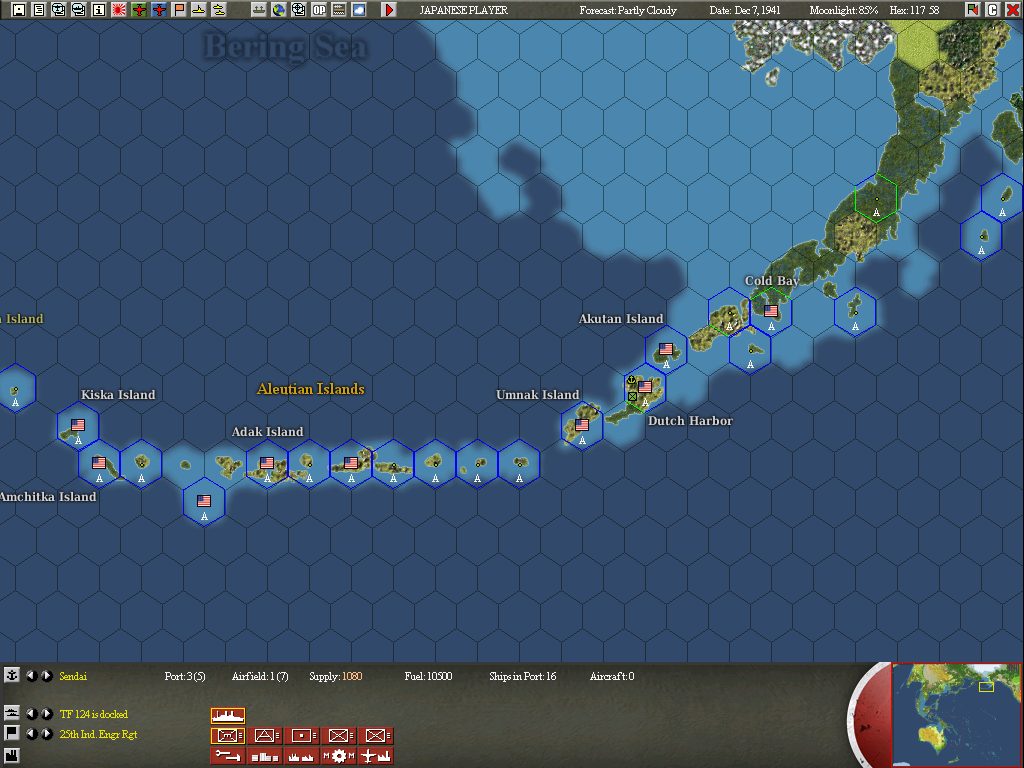The width and height of the screenshot is (1024, 768).
Task: Close the game with the red X button
Action: [x=1012, y=10]
